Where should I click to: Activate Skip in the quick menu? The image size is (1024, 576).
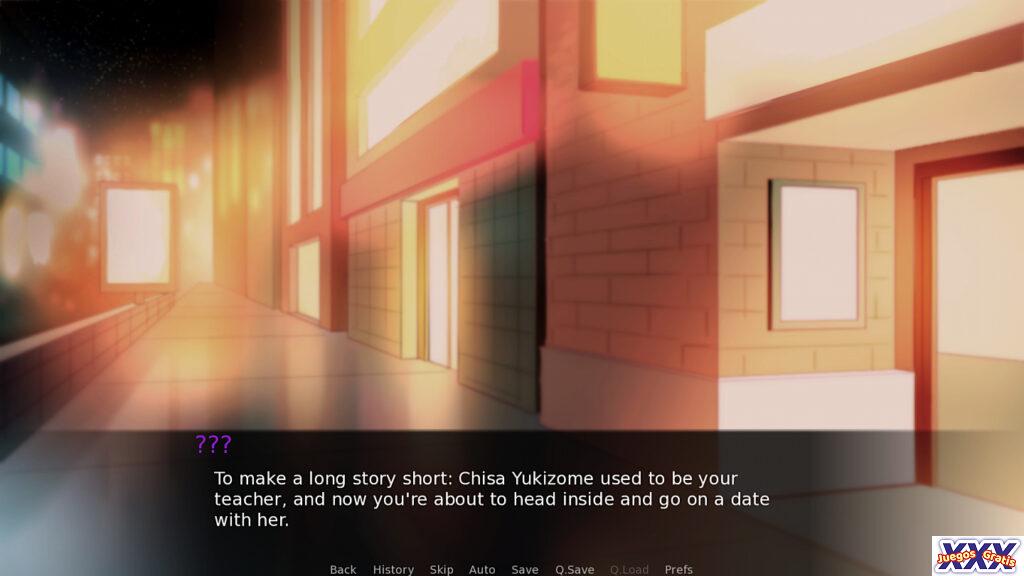tap(441, 569)
